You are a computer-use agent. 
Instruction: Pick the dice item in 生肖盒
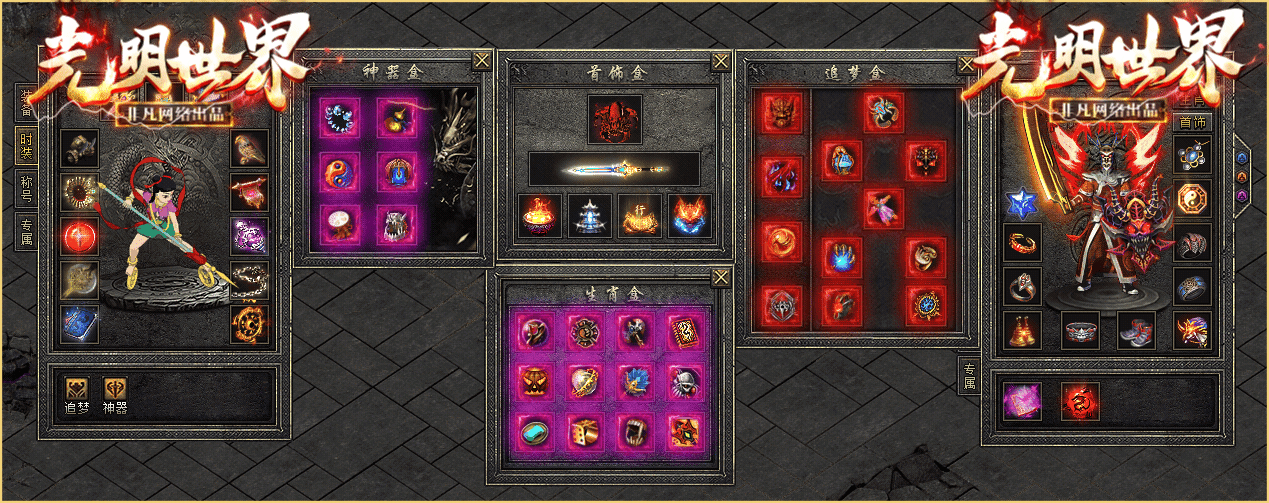coord(583,430)
